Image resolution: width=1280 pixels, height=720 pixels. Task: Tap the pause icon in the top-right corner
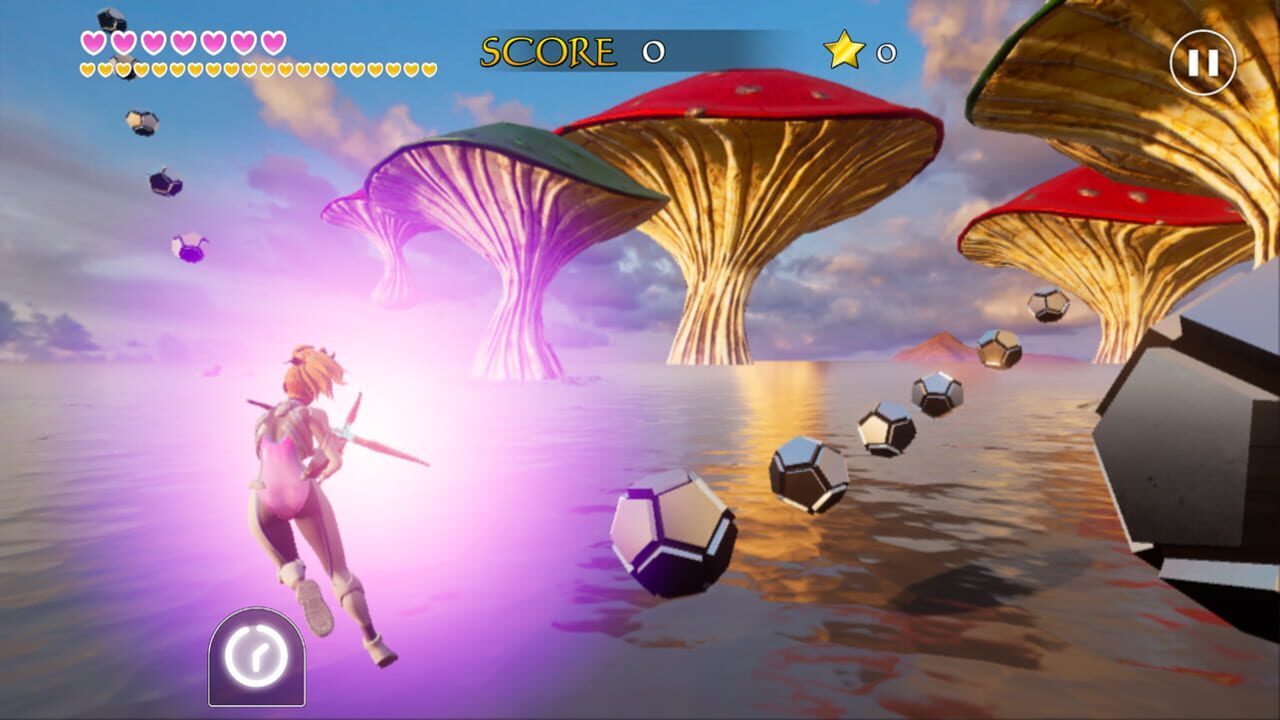(1203, 62)
